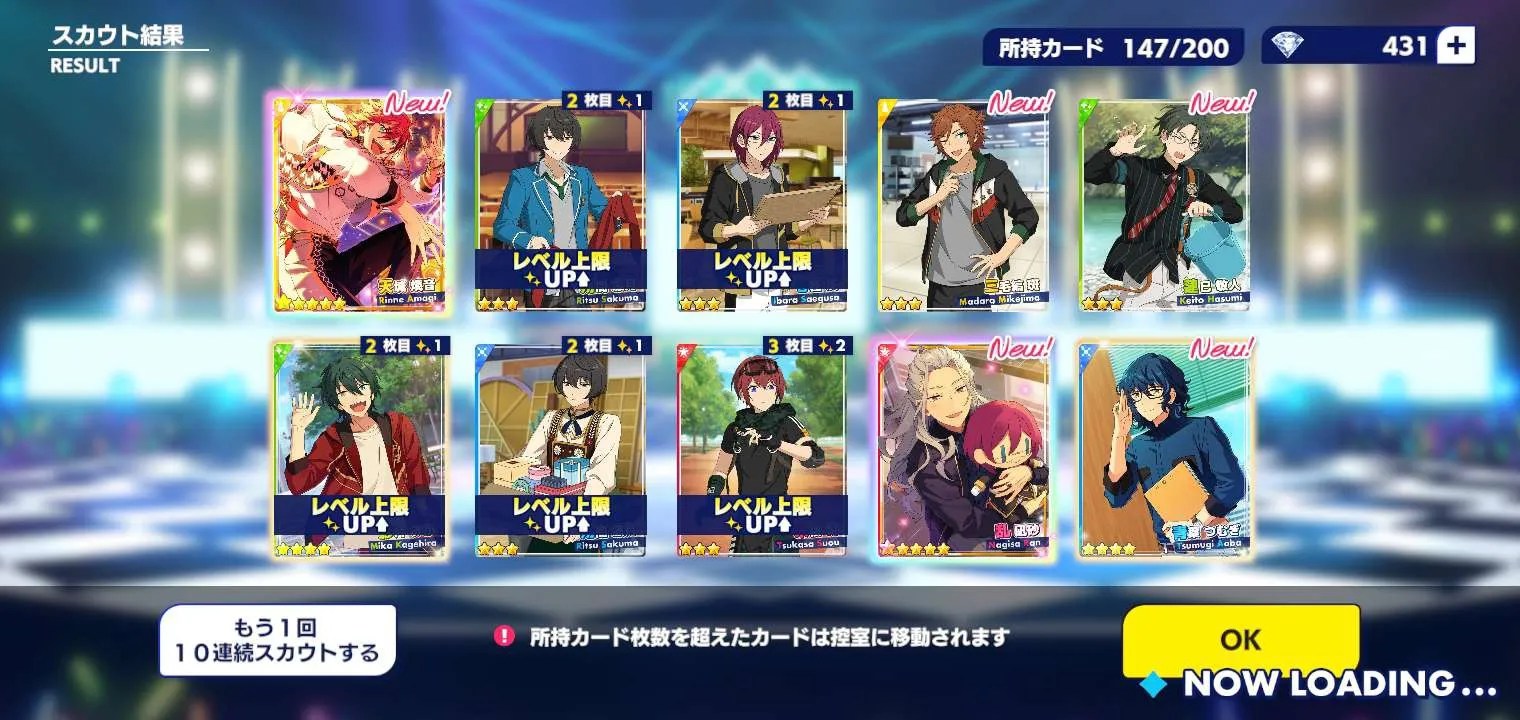This screenshot has width=1520, height=720.
Task: Choose the new Nagisa Ran card
Action: (x=963, y=450)
